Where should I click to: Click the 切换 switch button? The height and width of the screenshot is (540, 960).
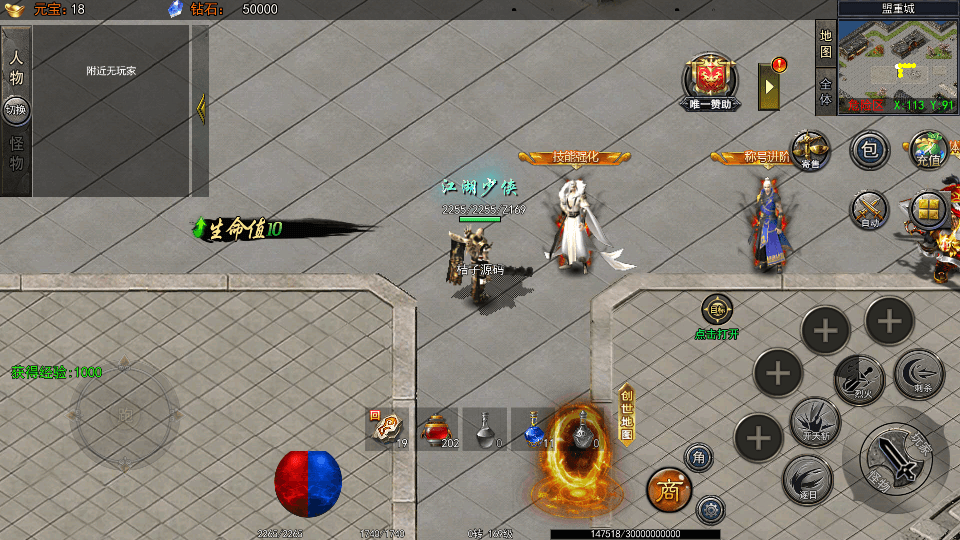pyautogui.click(x=16, y=109)
